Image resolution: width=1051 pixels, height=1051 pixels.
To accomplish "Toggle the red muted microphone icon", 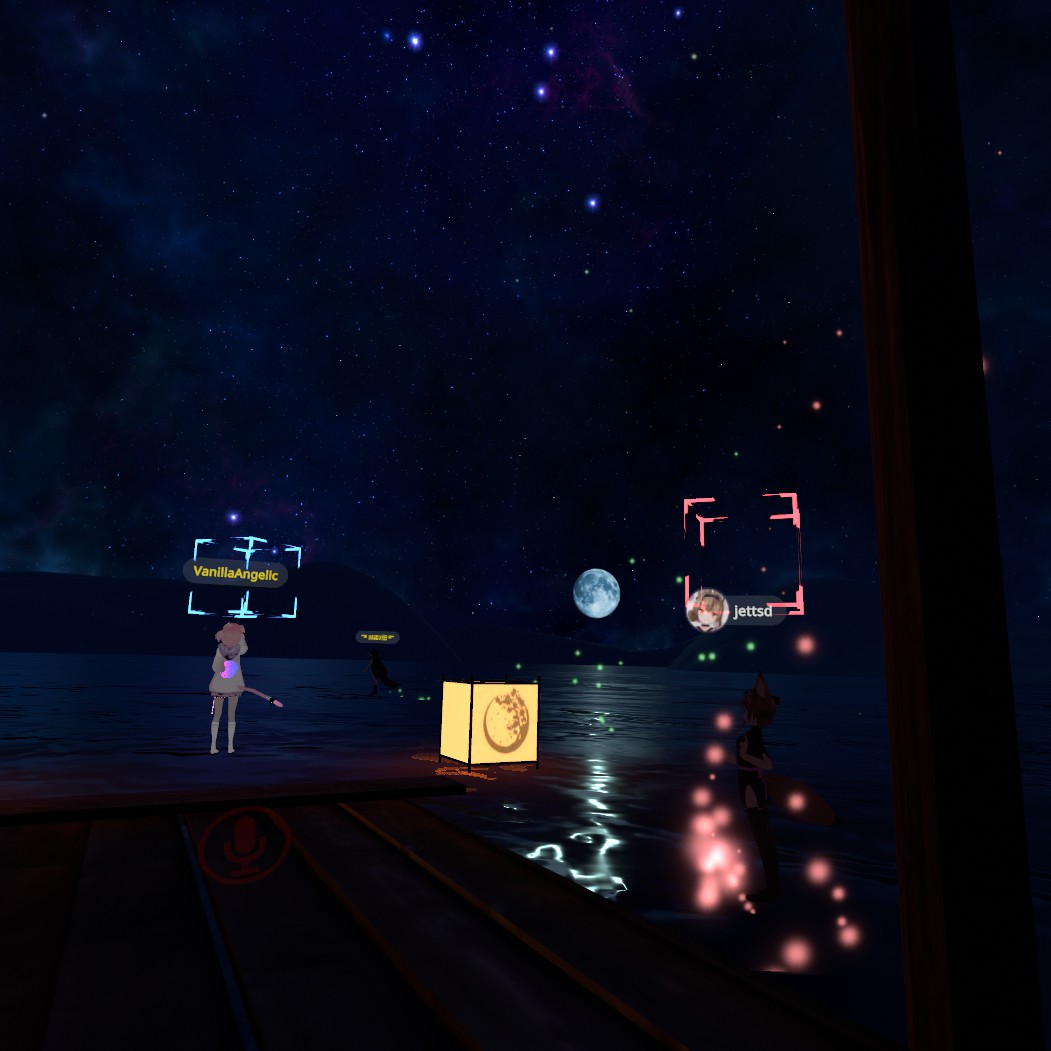I will (244, 846).
